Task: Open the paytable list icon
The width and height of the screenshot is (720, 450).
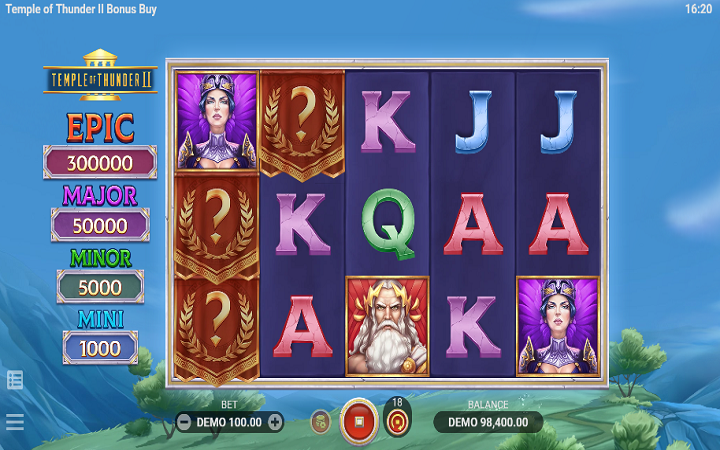Action: click(x=15, y=379)
